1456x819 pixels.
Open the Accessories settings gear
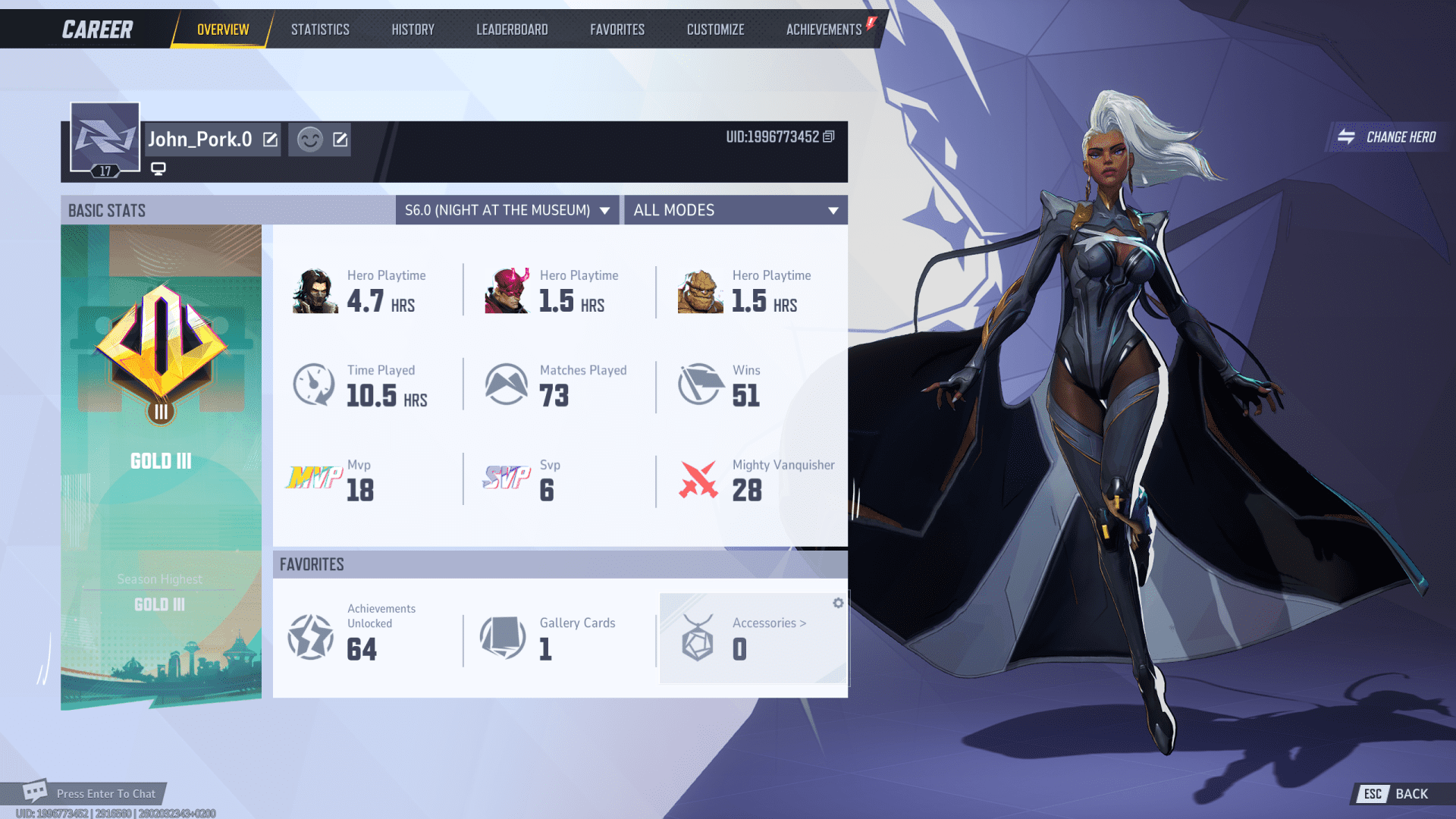click(x=837, y=603)
